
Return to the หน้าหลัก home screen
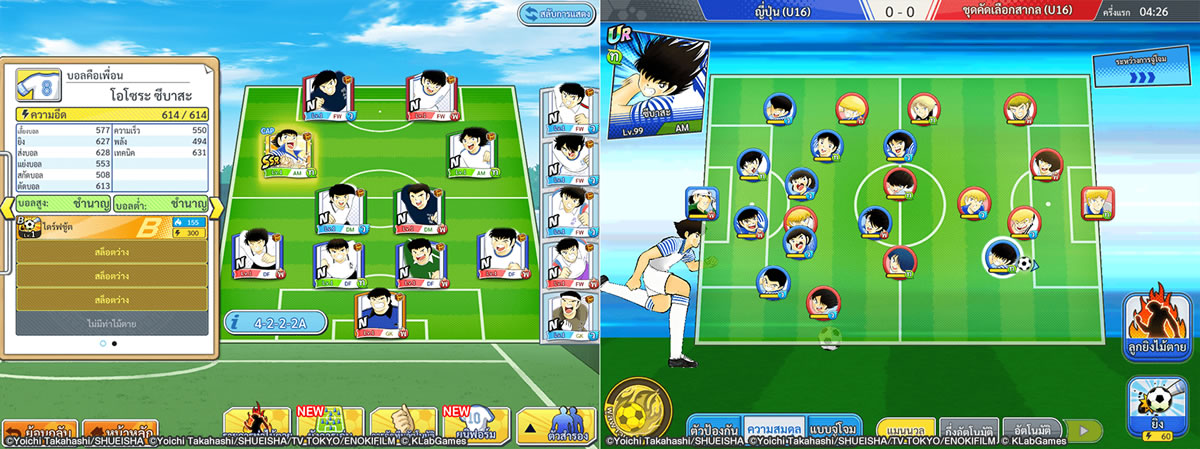118,431
